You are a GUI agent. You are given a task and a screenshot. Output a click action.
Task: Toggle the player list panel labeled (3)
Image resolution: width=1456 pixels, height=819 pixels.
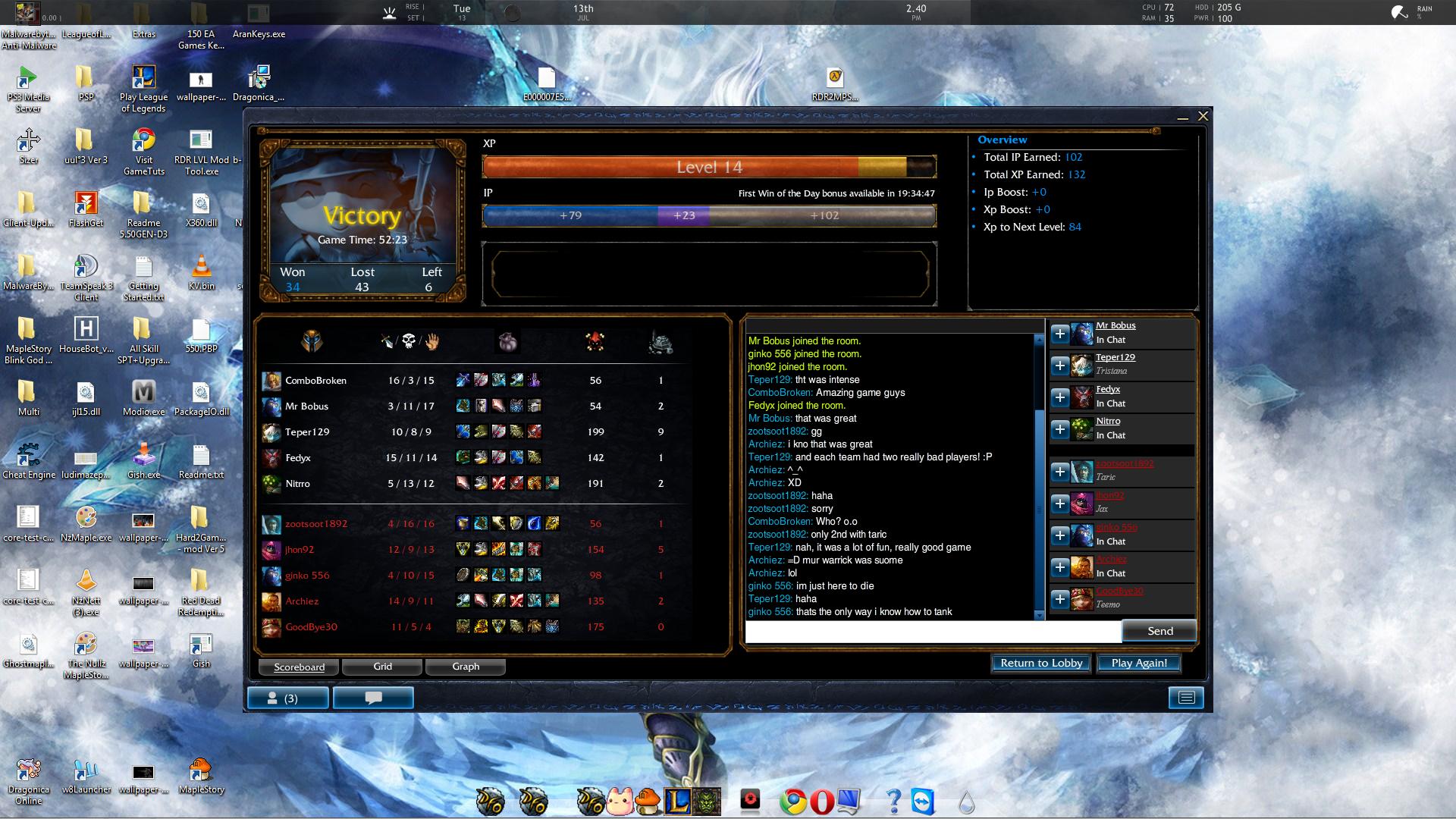(x=288, y=697)
